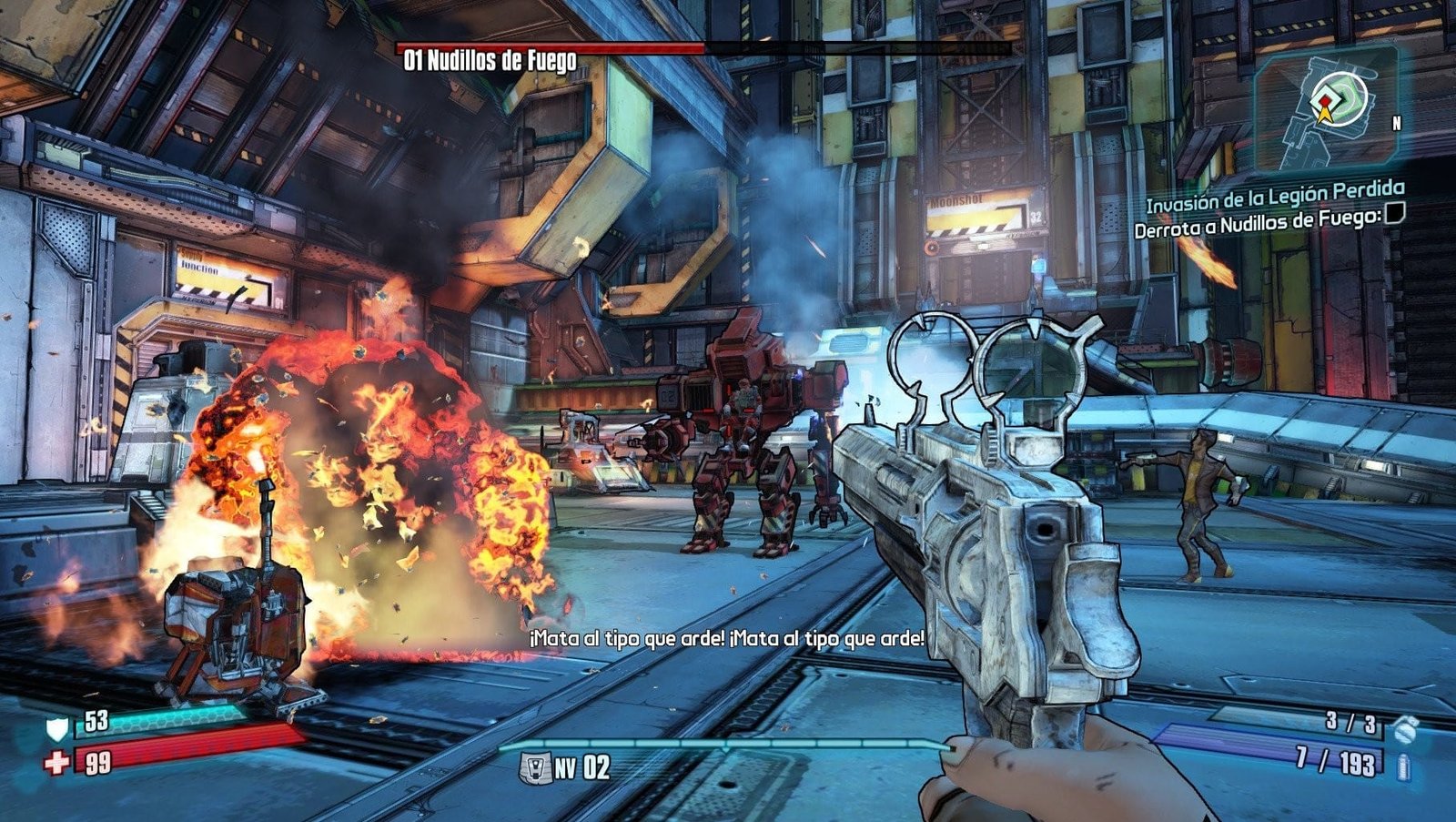Toggle the Derrota a Nudillos de Fuego objective checkbox

pyautogui.click(x=1393, y=214)
